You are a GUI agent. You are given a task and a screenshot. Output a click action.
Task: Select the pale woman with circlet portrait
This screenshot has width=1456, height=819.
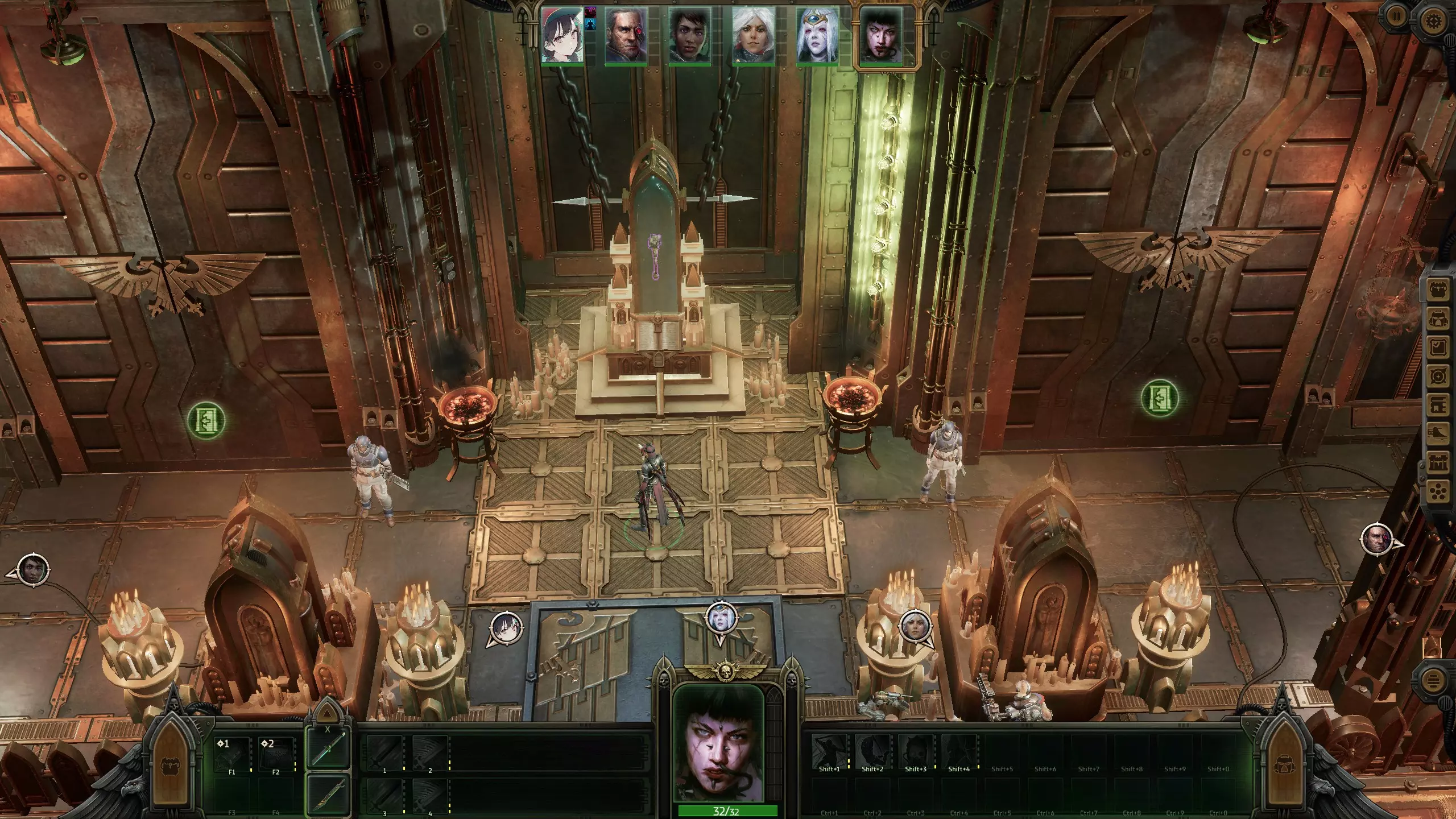817,35
